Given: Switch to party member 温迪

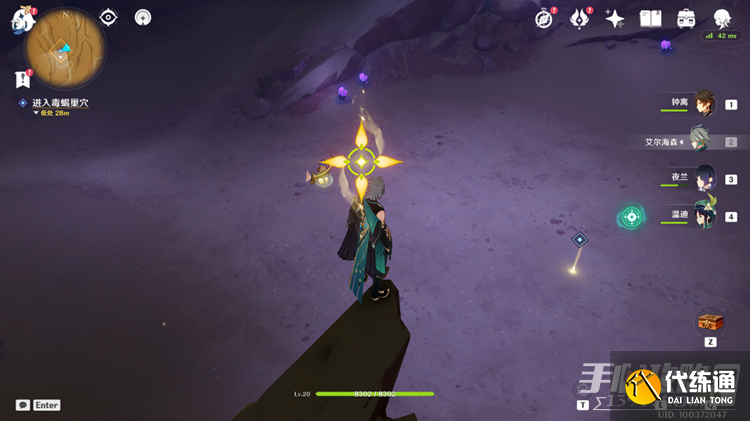Looking at the screenshot, I should coord(704,216).
